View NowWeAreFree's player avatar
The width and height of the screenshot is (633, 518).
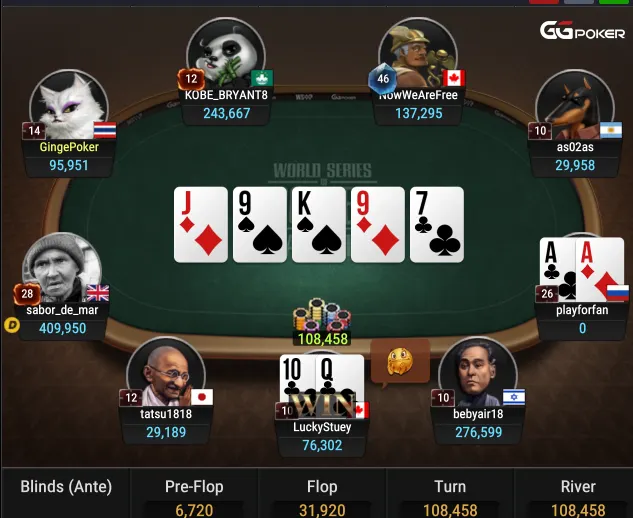pyautogui.click(x=417, y=55)
